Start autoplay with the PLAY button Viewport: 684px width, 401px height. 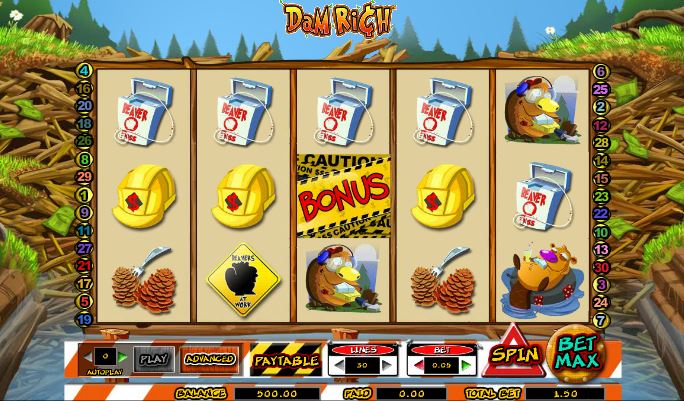click(x=154, y=358)
